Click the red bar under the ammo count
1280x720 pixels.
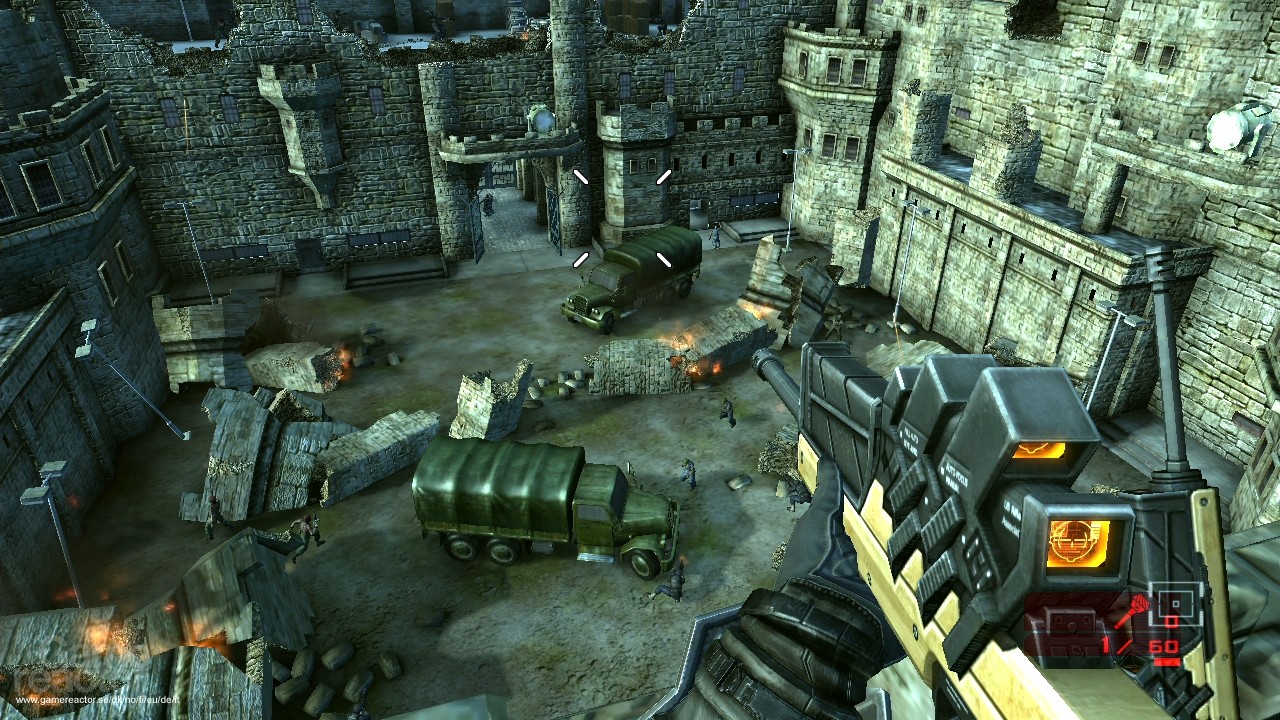pyautogui.click(x=1167, y=661)
